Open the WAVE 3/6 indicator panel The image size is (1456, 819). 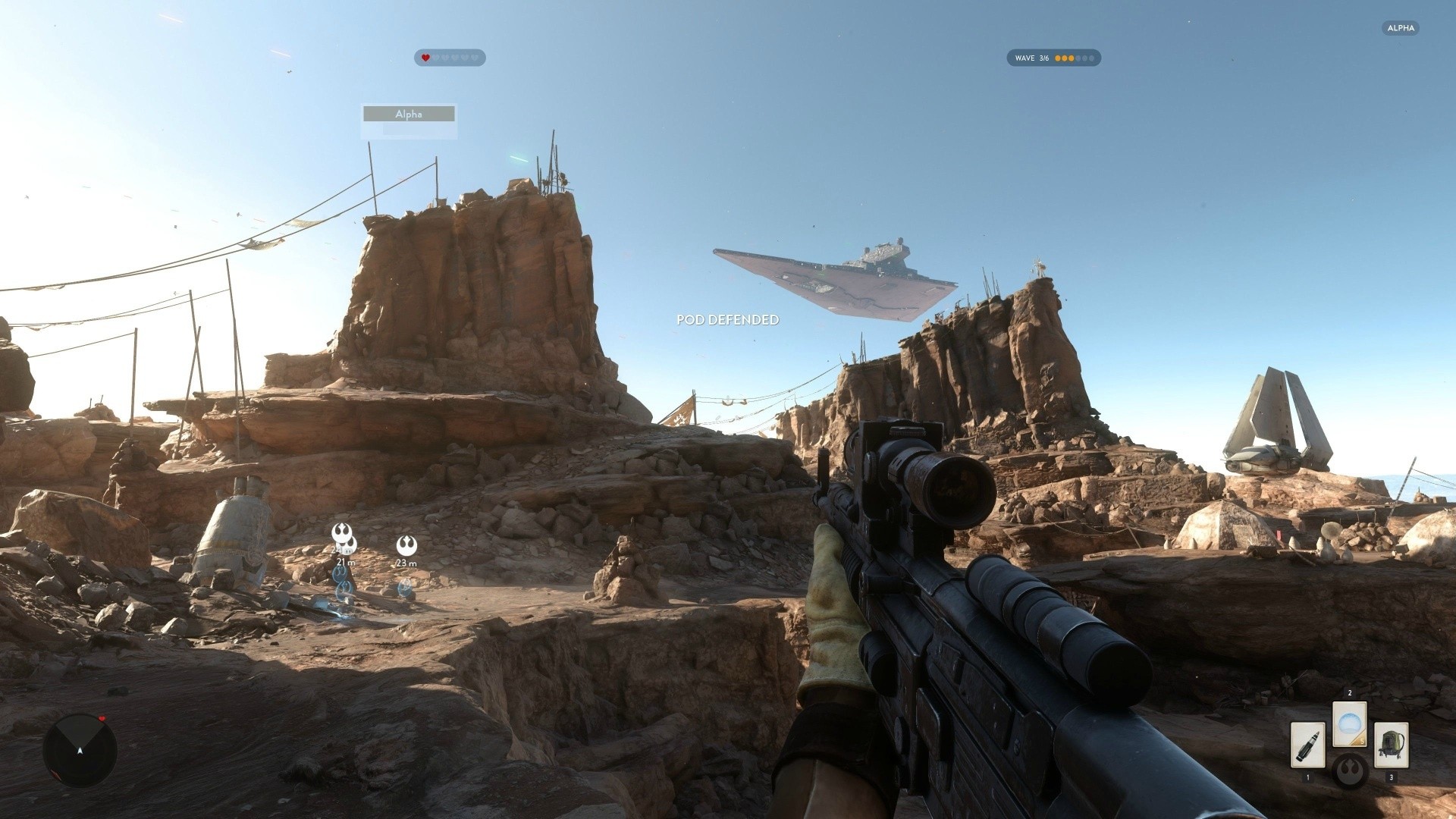pyautogui.click(x=1053, y=58)
